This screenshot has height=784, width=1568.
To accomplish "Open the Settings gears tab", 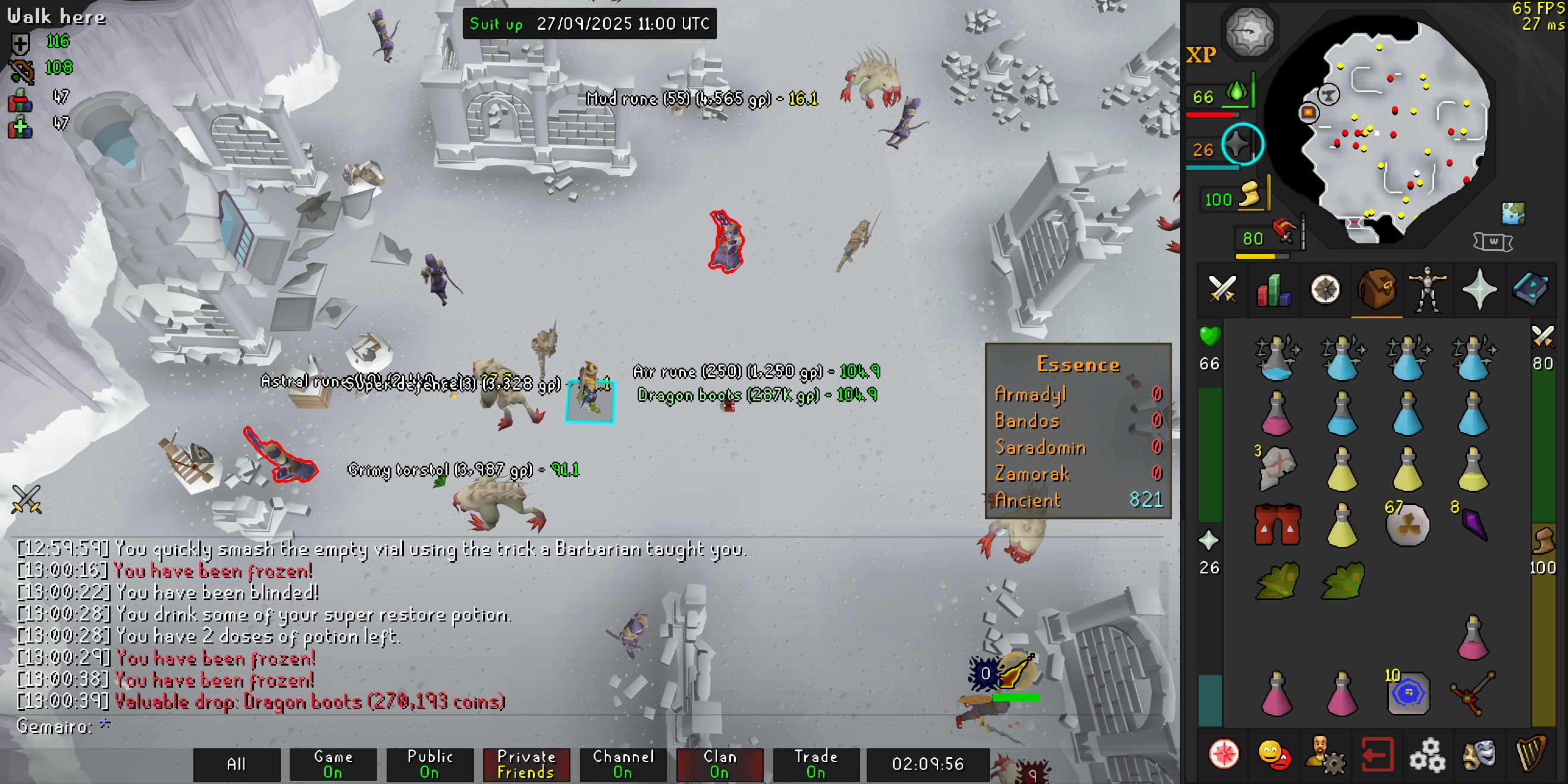I will click(x=1428, y=755).
